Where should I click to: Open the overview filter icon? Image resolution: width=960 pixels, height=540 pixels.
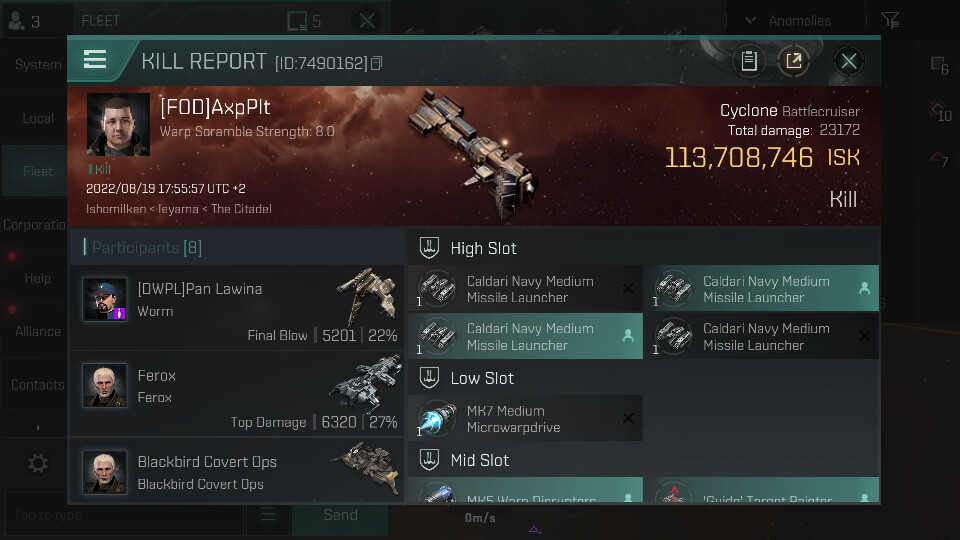point(890,20)
